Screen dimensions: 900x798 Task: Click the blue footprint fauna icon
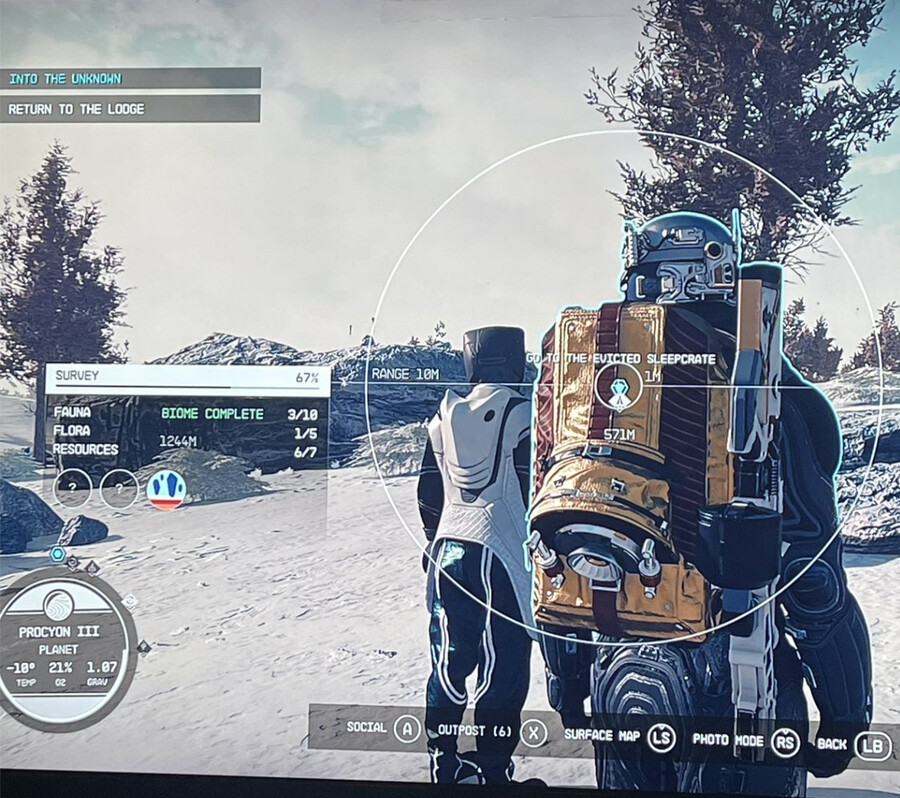pyautogui.click(x=166, y=489)
